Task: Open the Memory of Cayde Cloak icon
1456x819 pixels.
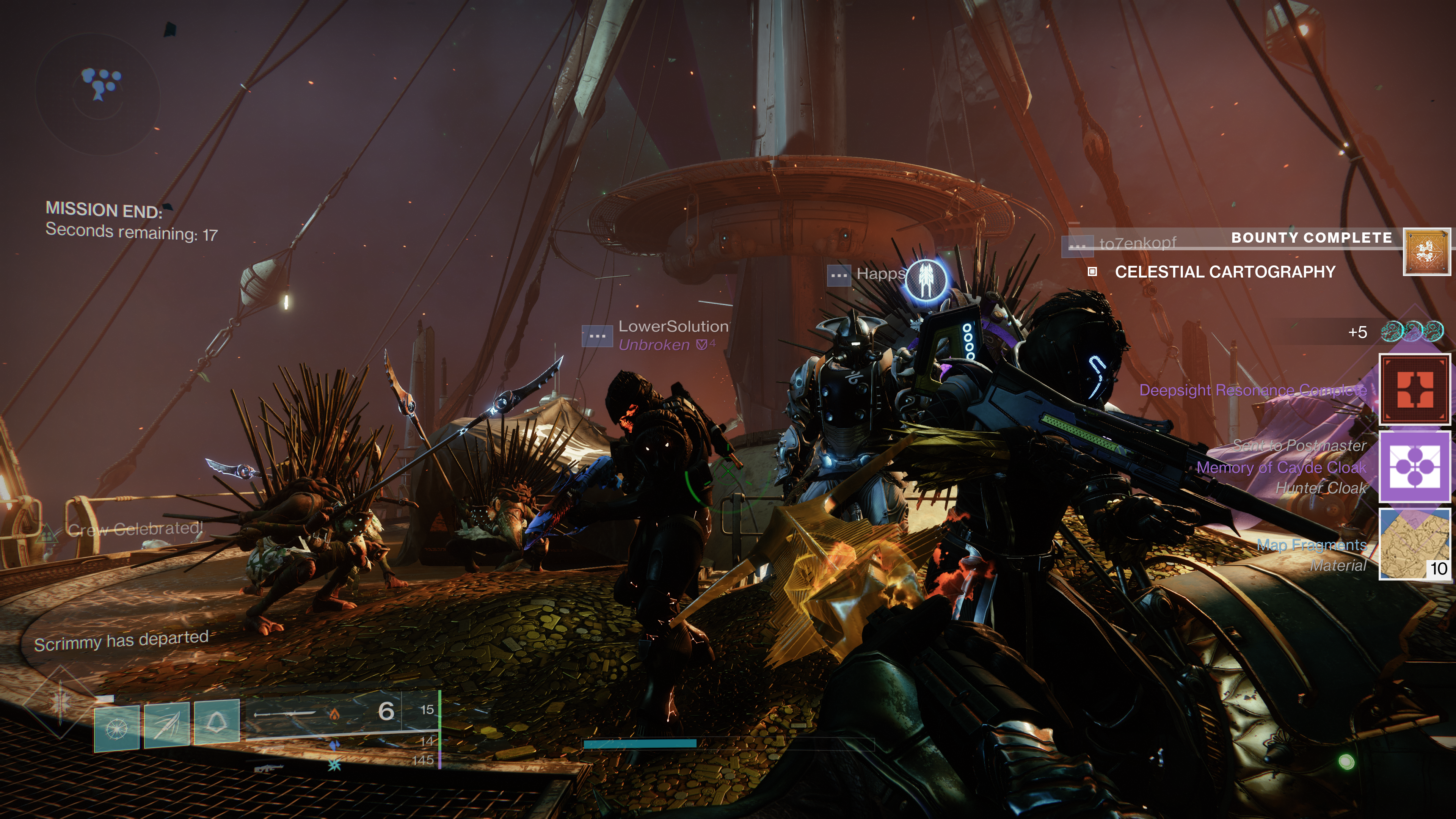Action: (x=1415, y=467)
